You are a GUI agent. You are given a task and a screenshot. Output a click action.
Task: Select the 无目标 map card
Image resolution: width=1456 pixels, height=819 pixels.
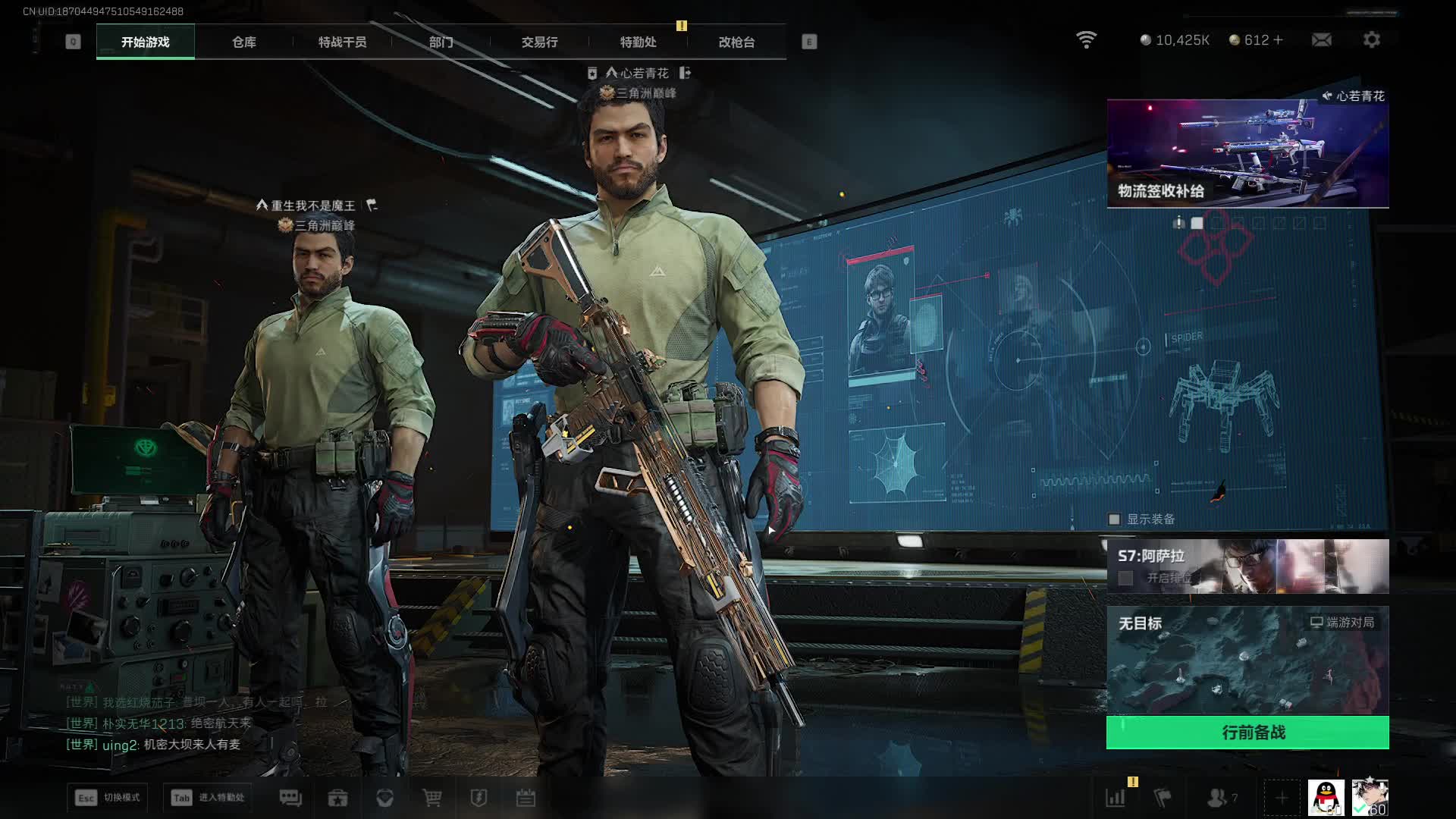tap(1247, 660)
